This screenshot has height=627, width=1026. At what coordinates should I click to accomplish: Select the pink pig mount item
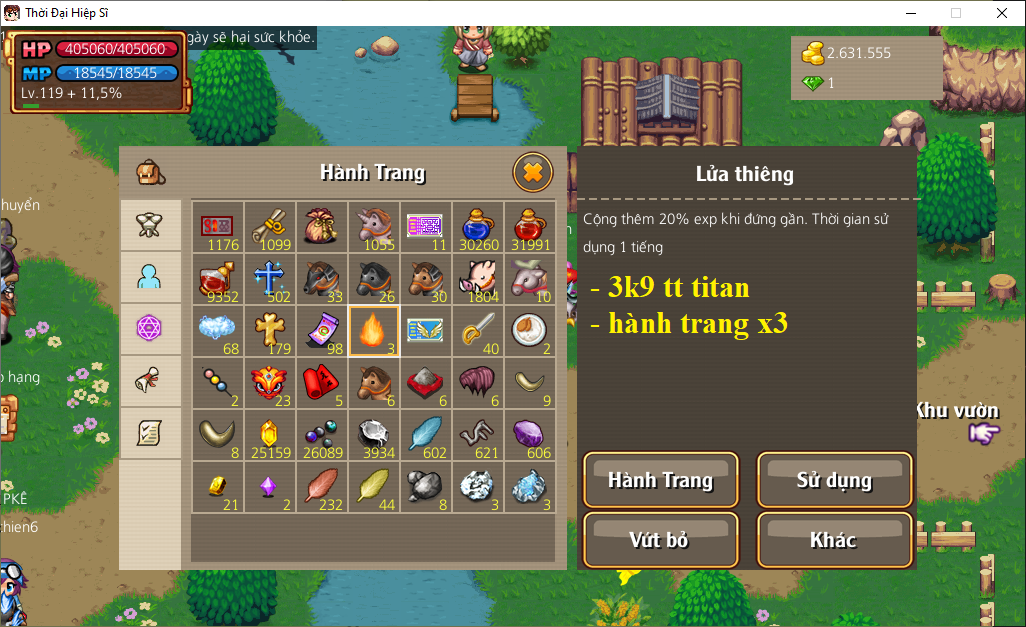[477, 279]
